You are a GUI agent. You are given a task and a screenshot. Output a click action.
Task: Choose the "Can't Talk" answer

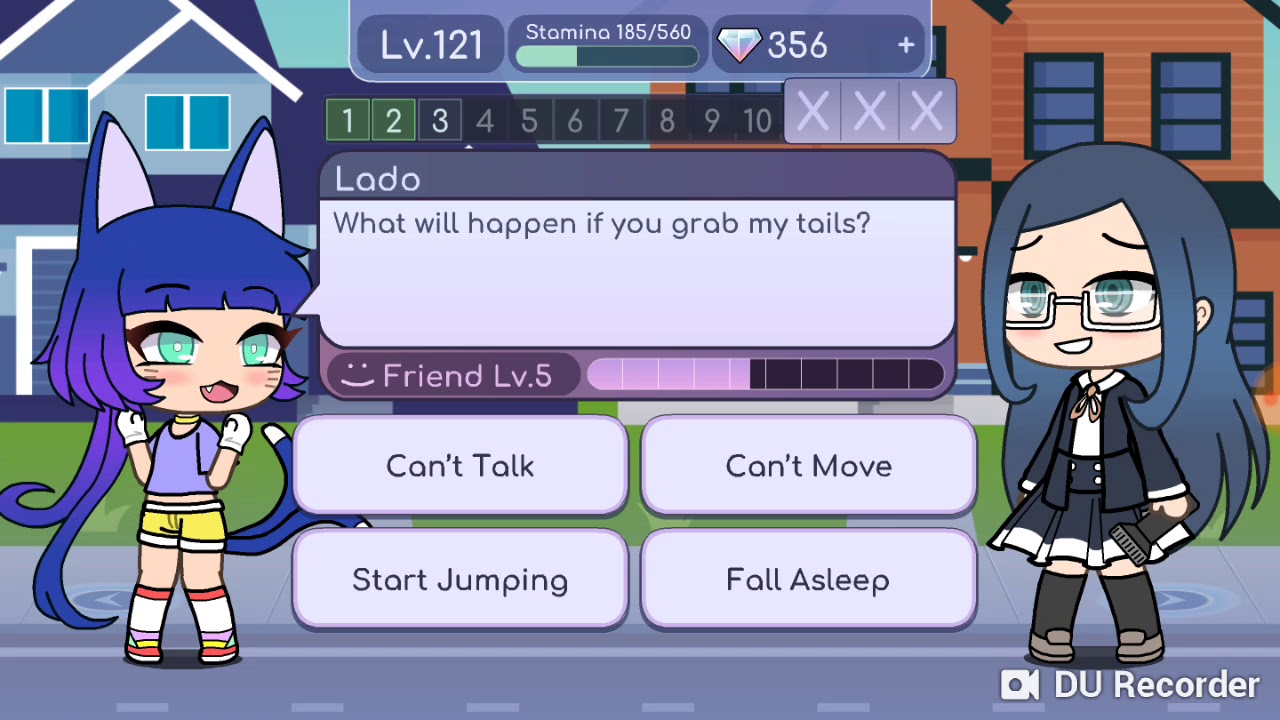tap(460, 466)
